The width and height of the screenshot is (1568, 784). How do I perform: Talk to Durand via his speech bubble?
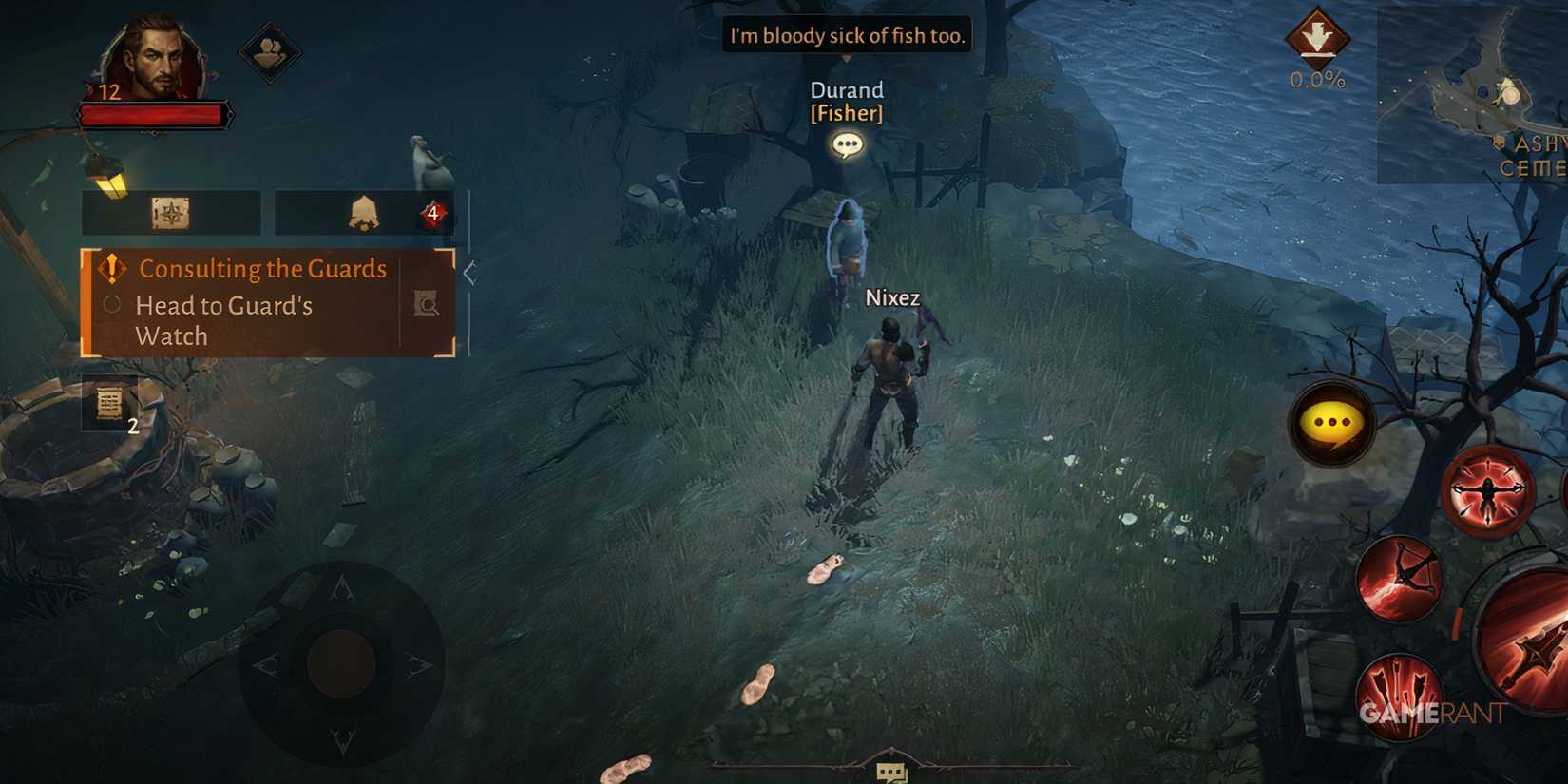point(847,144)
